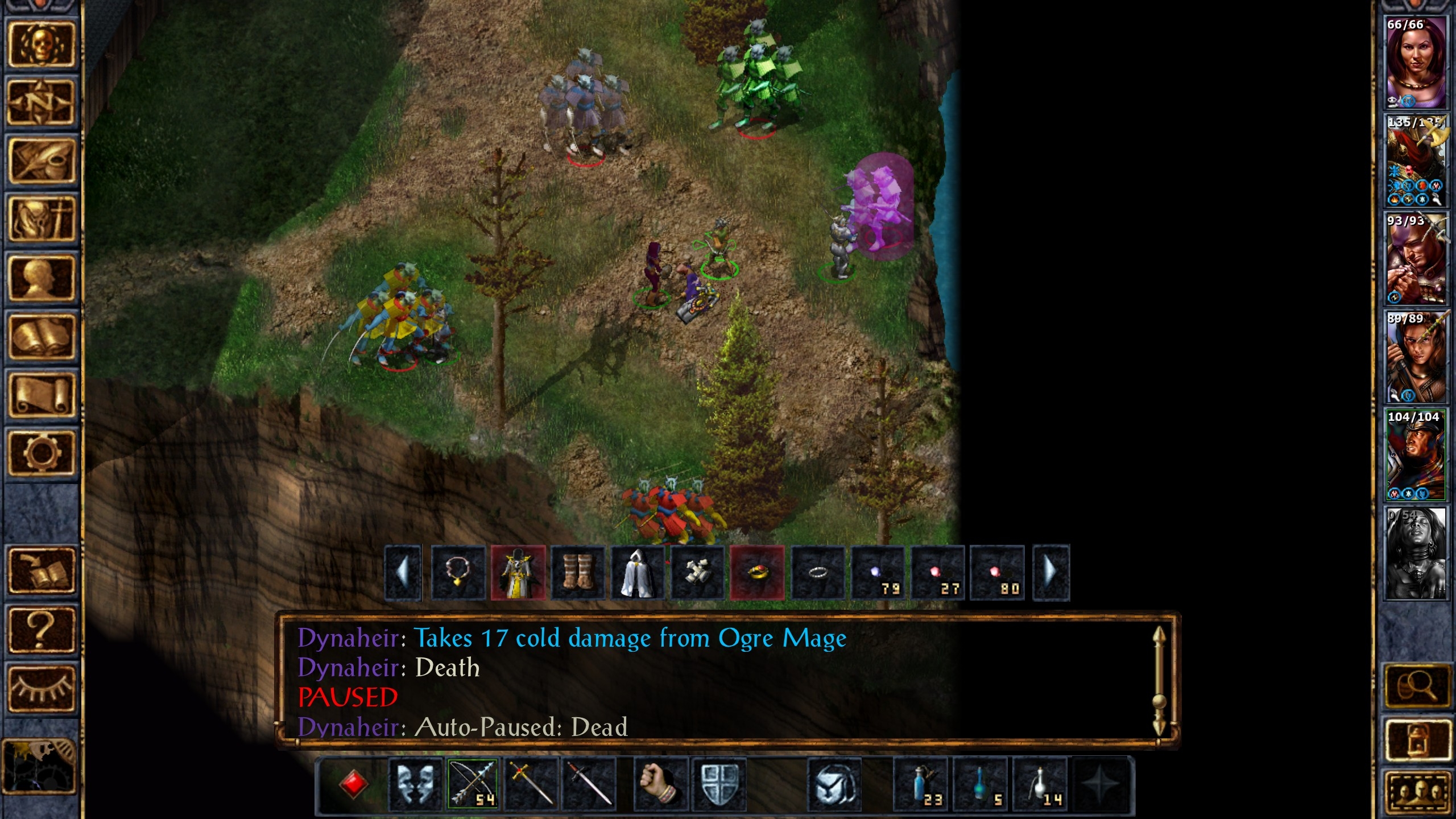Click the magnifying glass button
The width and height of the screenshot is (1456, 819).
click(x=1416, y=686)
